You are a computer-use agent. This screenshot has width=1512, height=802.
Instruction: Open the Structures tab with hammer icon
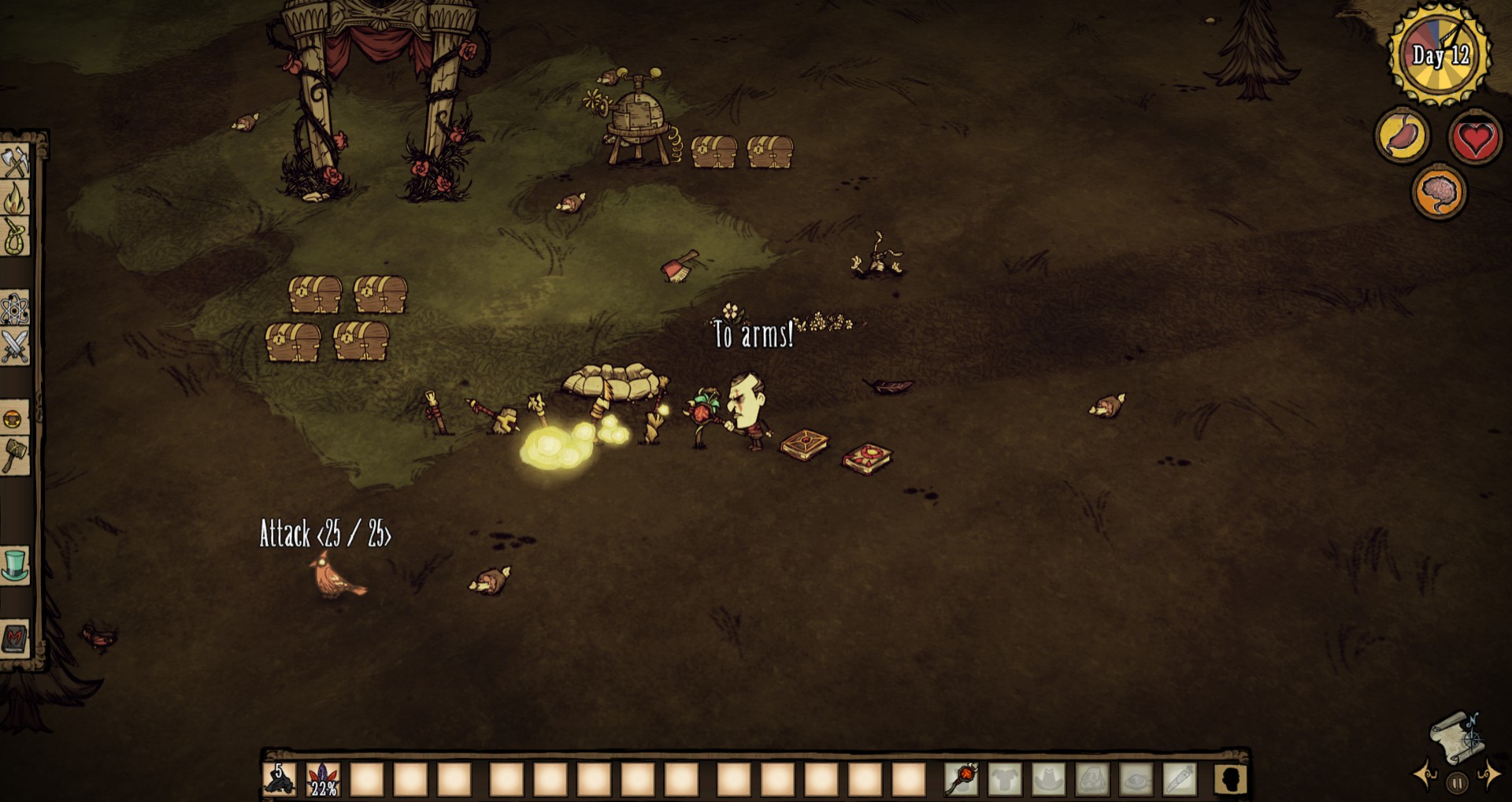click(15, 455)
